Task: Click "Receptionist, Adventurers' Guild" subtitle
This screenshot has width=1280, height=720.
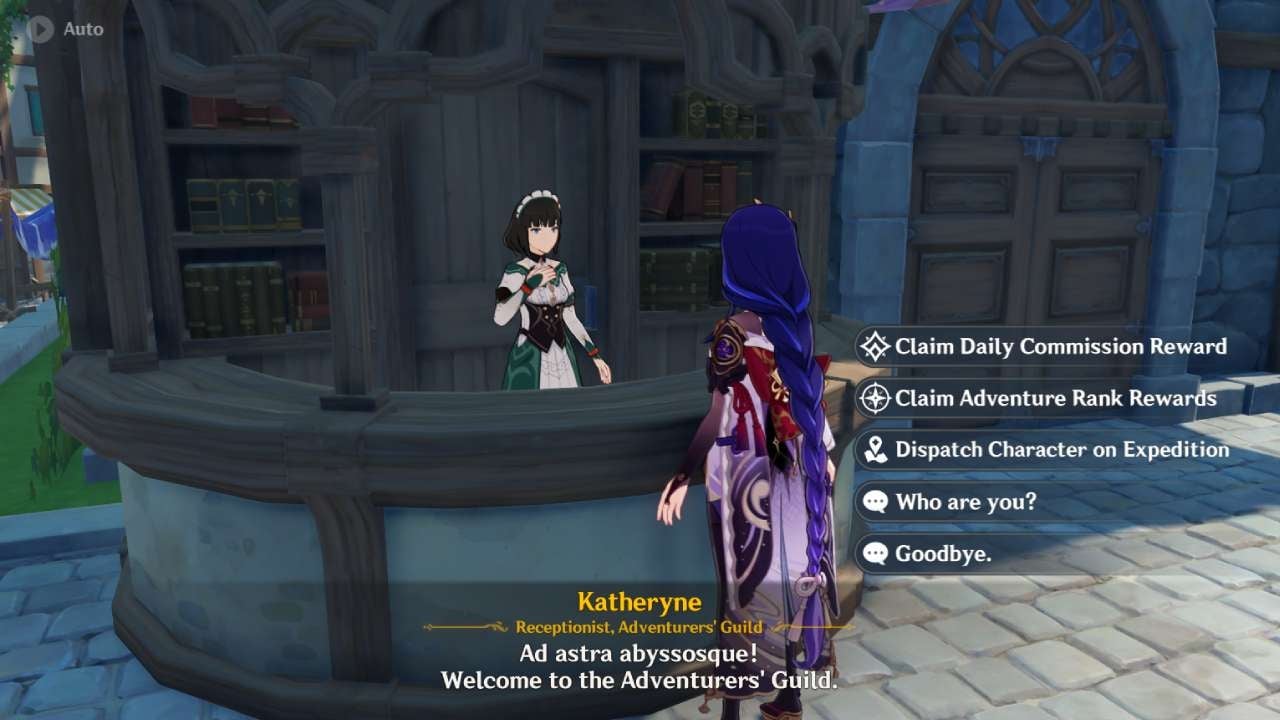Action: click(640, 625)
